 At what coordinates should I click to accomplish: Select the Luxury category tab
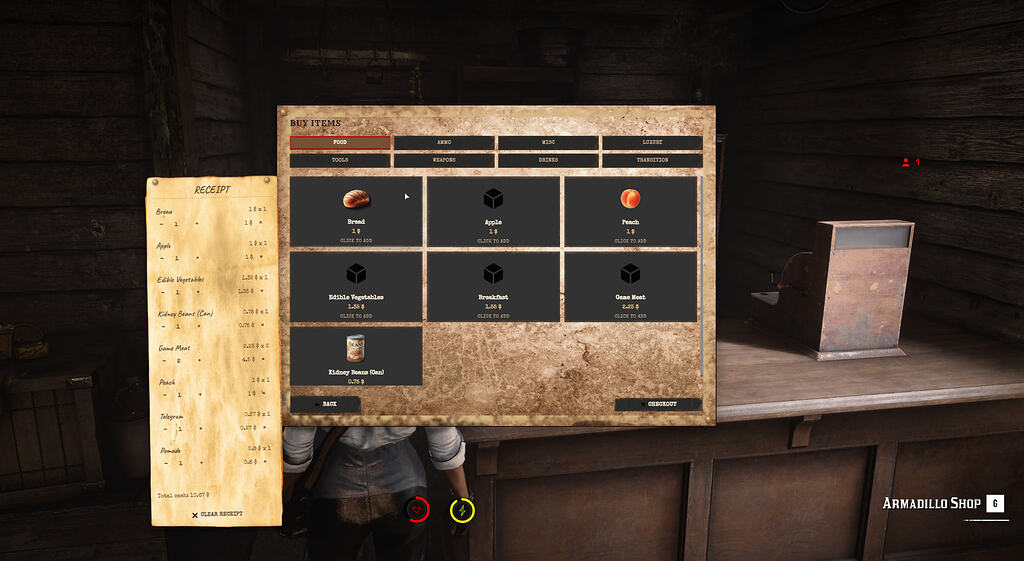[x=652, y=143]
